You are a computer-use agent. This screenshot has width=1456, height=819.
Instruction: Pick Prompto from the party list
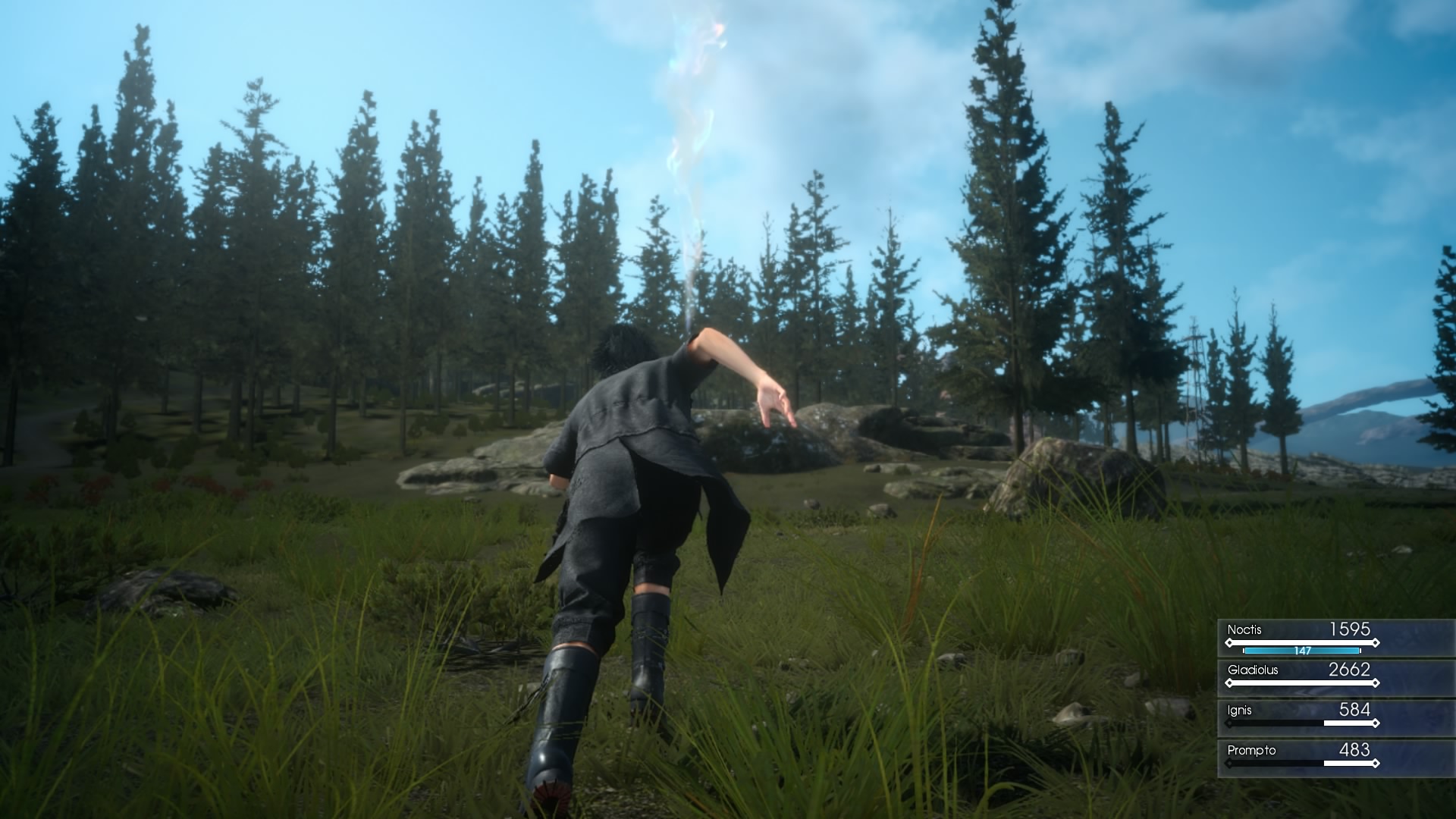point(1301,758)
